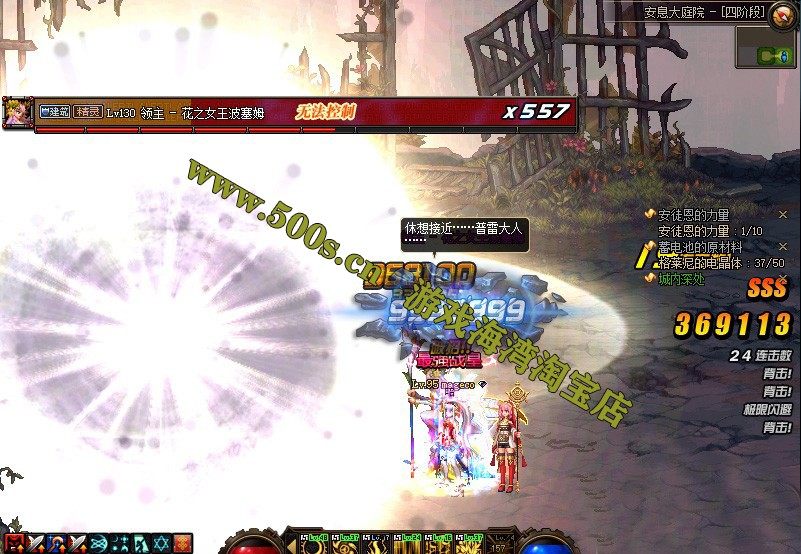The width and height of the screenshot is (801, 554).
Task: Open the dungeon room minimap
Action: (766, 48)
